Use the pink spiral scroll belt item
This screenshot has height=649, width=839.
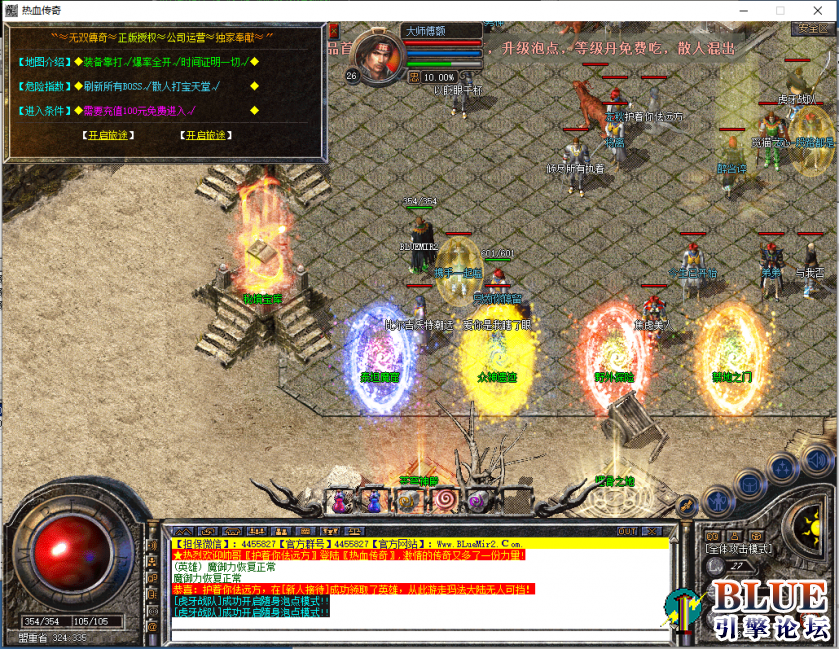tap(445, 499)
